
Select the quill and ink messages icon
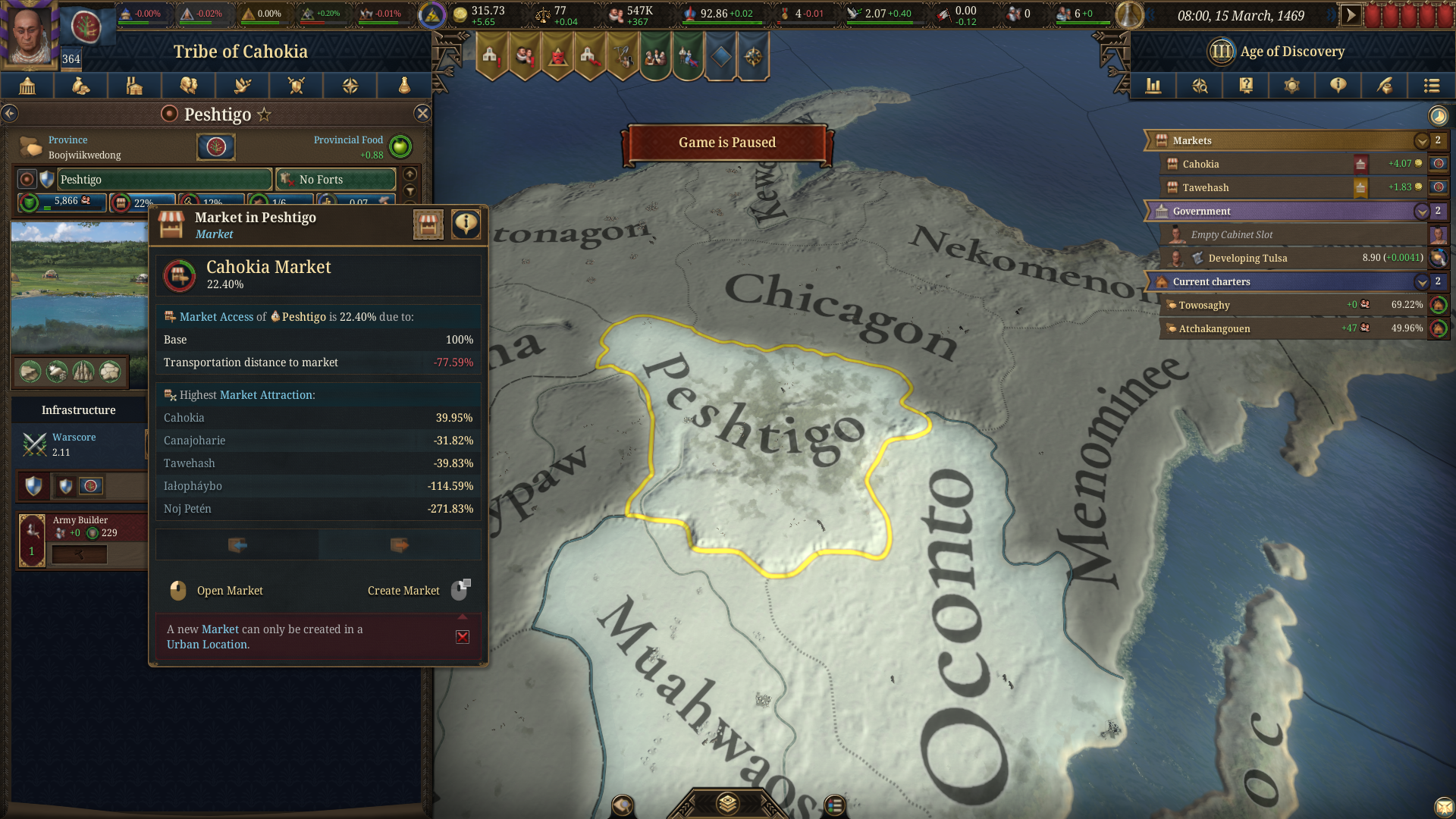coord(1384,86)
